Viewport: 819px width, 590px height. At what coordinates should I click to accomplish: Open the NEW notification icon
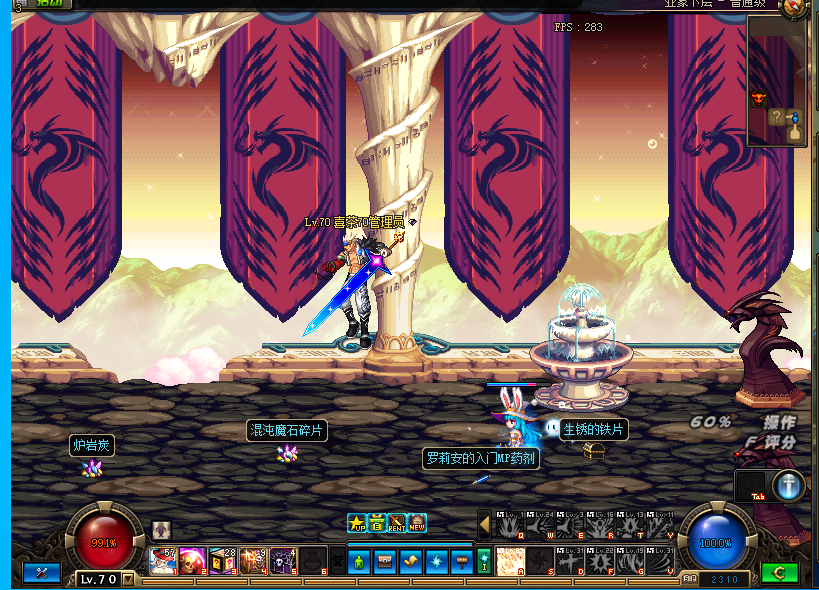[x=417, y=523]
